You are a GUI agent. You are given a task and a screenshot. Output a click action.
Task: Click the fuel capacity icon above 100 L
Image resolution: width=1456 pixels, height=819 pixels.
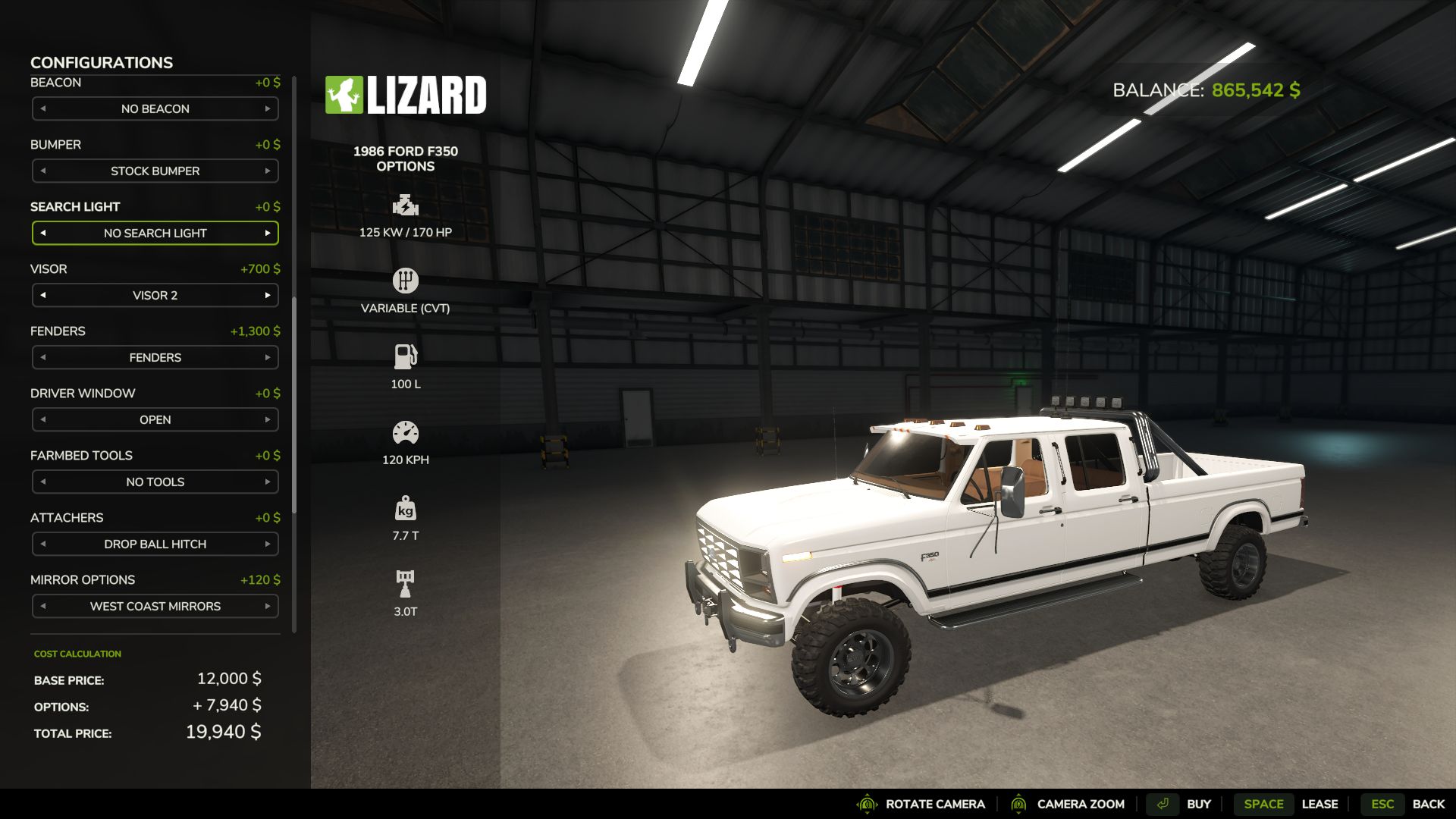coord(405,356)
